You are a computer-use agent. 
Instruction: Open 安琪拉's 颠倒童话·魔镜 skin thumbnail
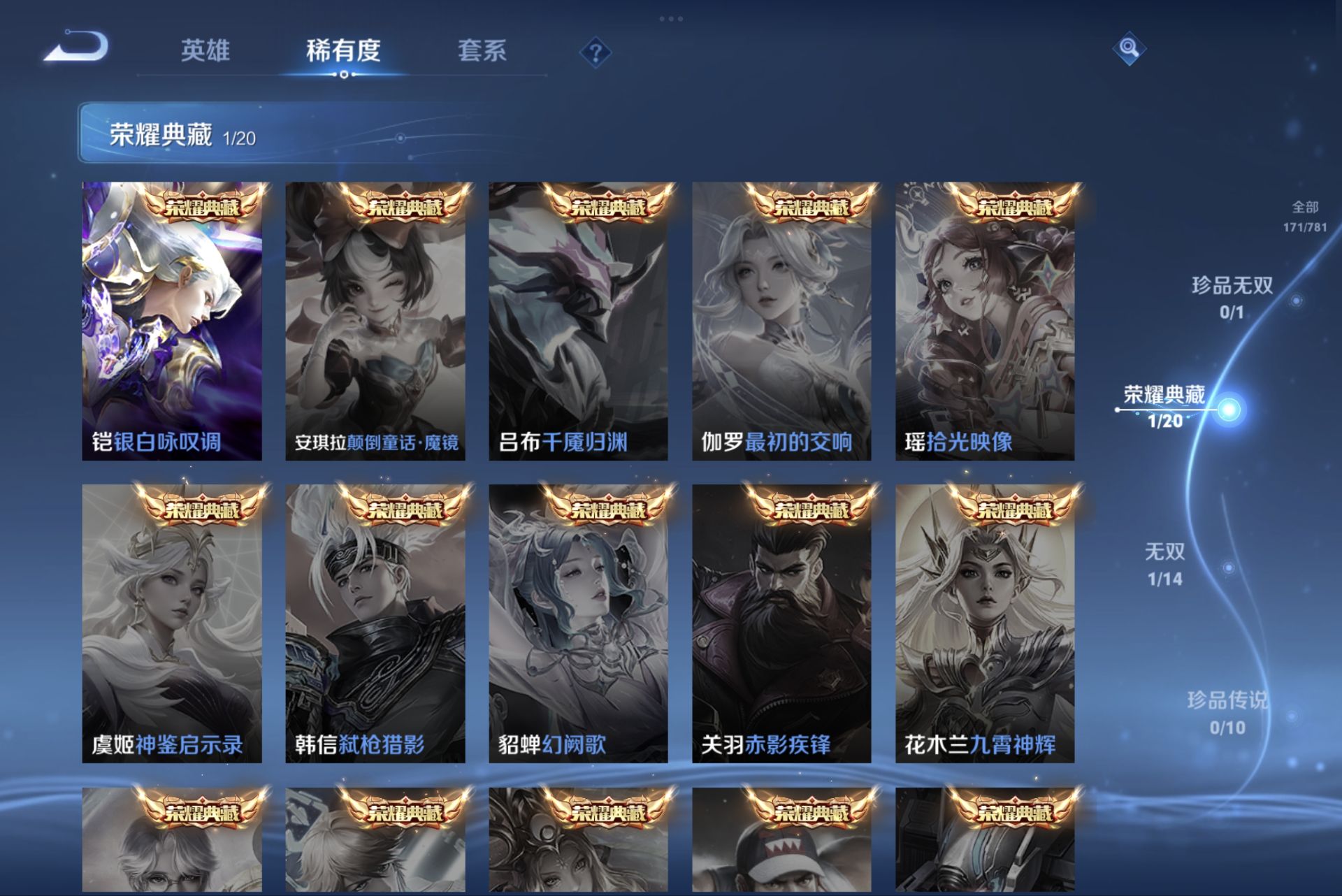(374, 318)
